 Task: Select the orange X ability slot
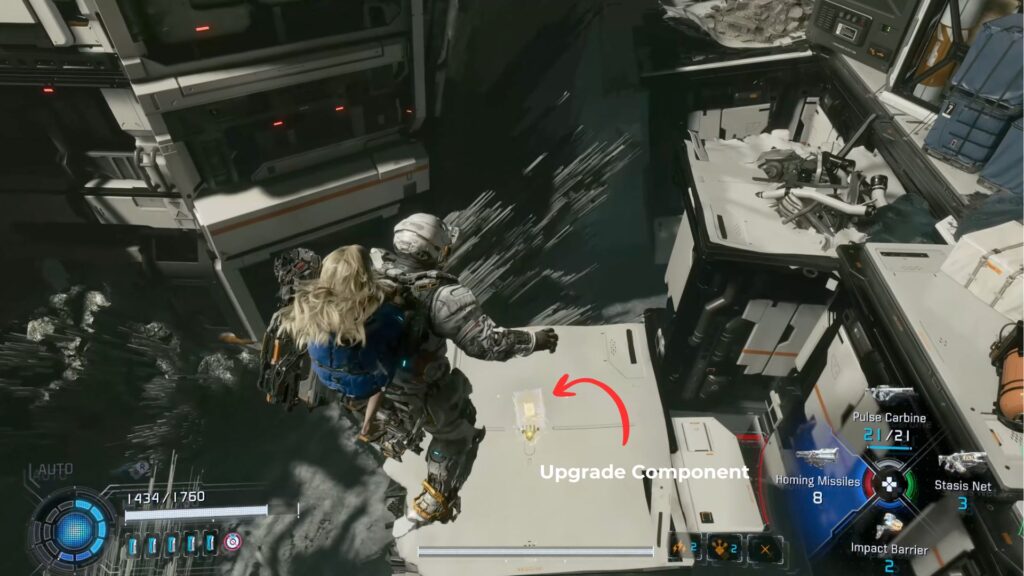pos(764,548)
